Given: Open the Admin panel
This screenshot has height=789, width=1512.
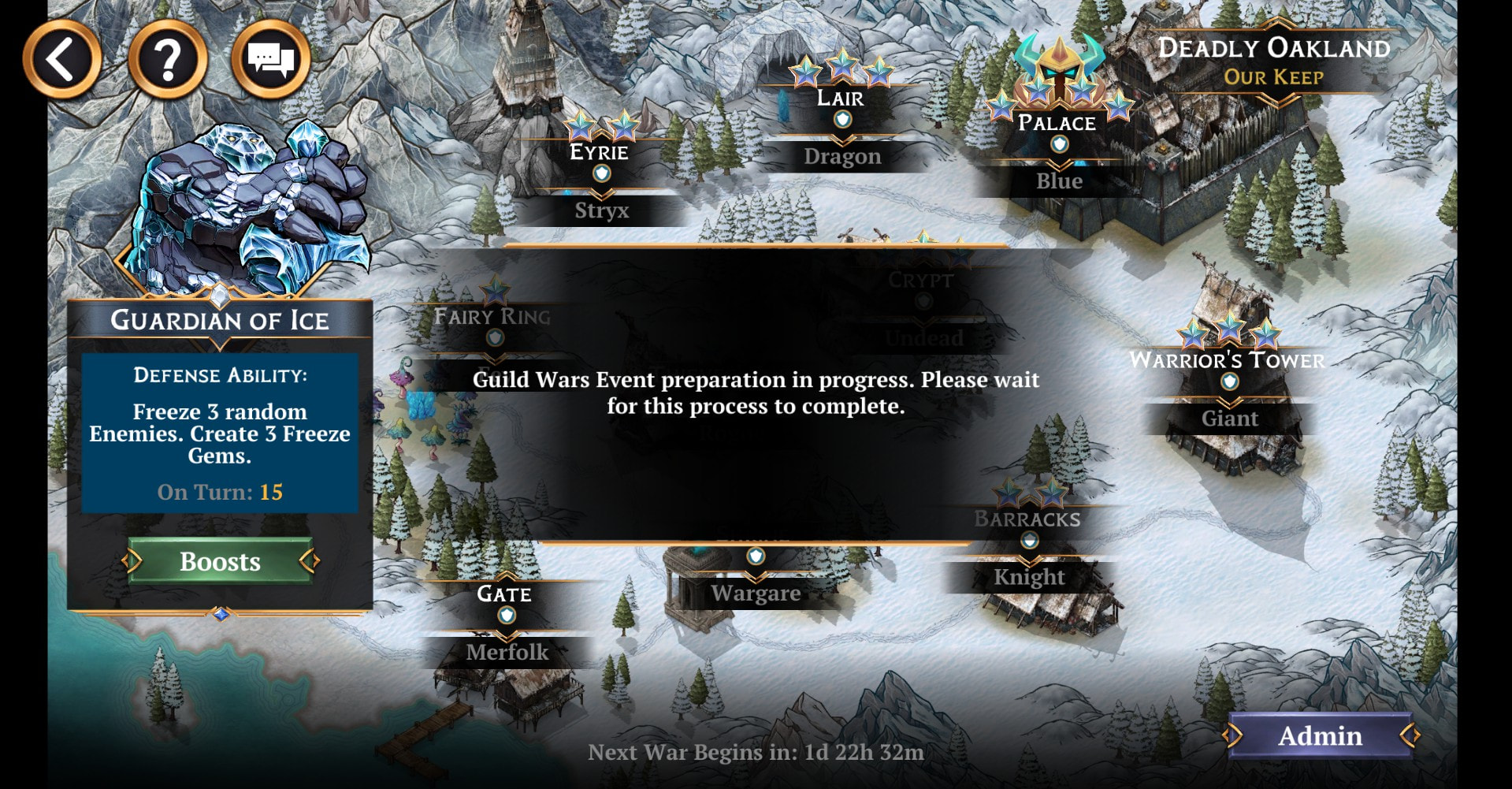Looking at the screenshot, I should click(1320, 735).
